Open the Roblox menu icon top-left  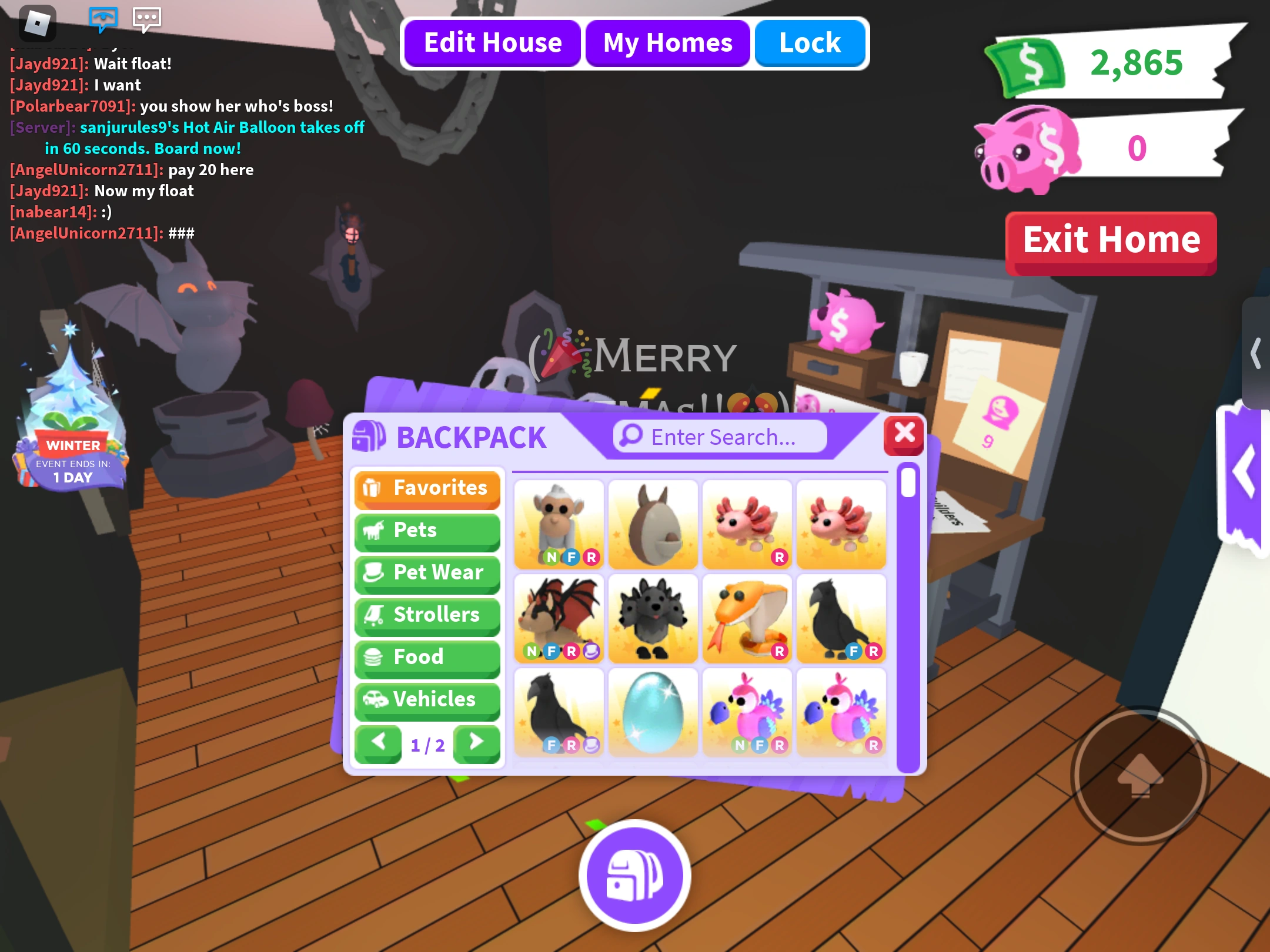point(39,22)
